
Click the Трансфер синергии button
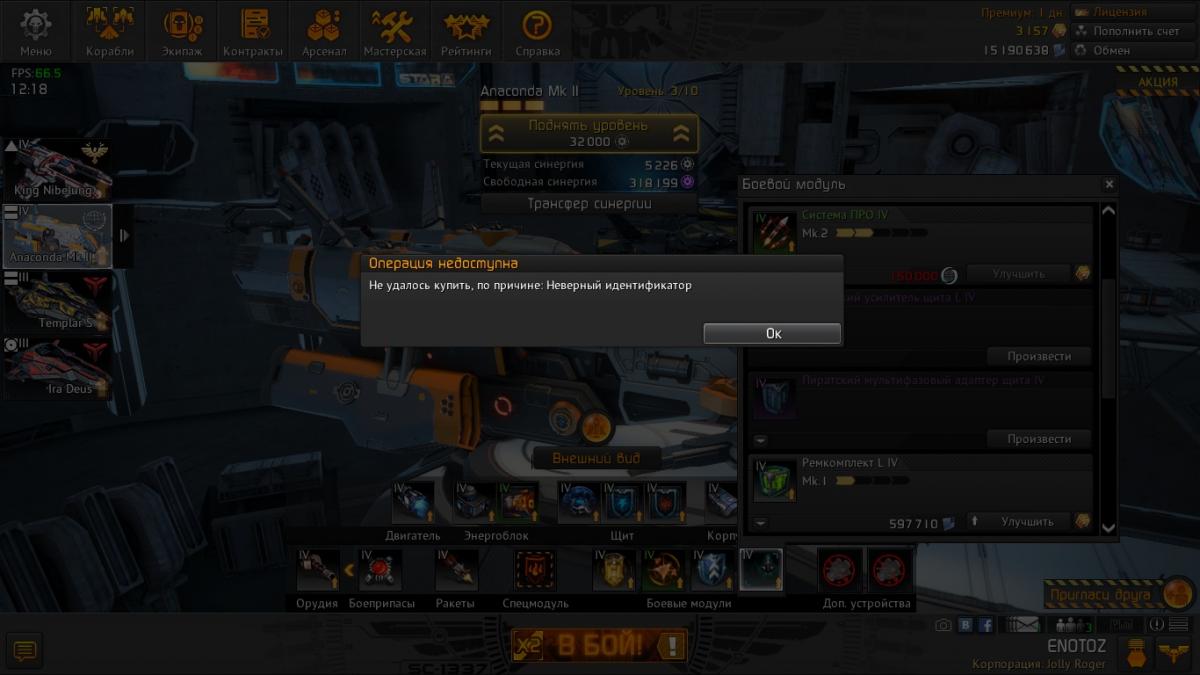coord(589,204)
